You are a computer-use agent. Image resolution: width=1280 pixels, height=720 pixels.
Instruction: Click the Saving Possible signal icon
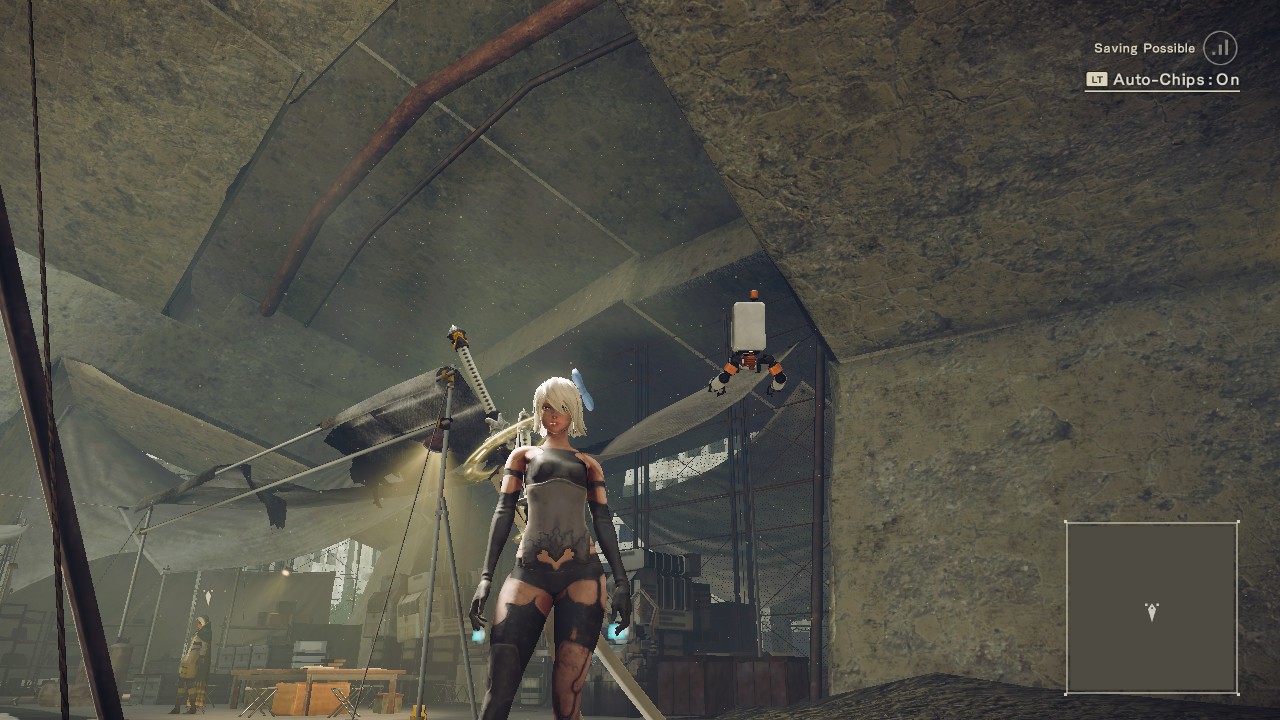(1220, 48)
